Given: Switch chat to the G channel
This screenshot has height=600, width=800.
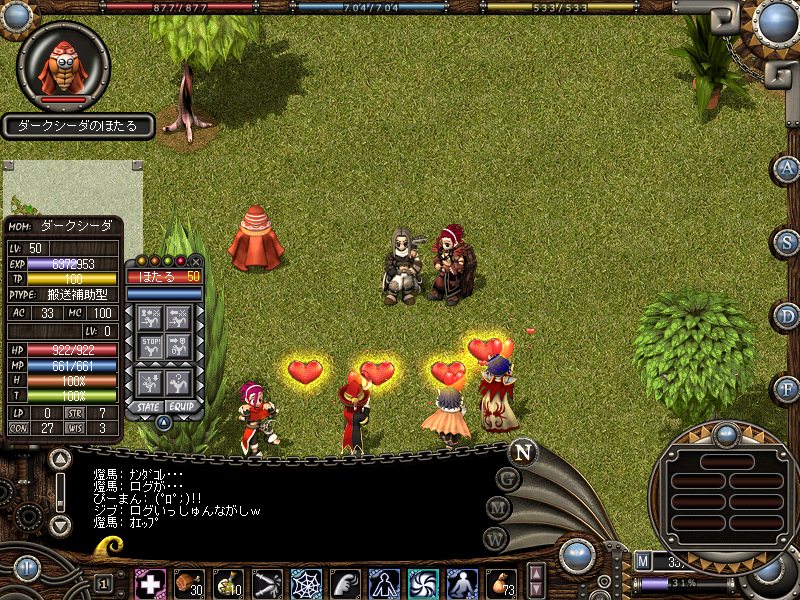Looking at the screenshot, I should click(x=507, y=477).
